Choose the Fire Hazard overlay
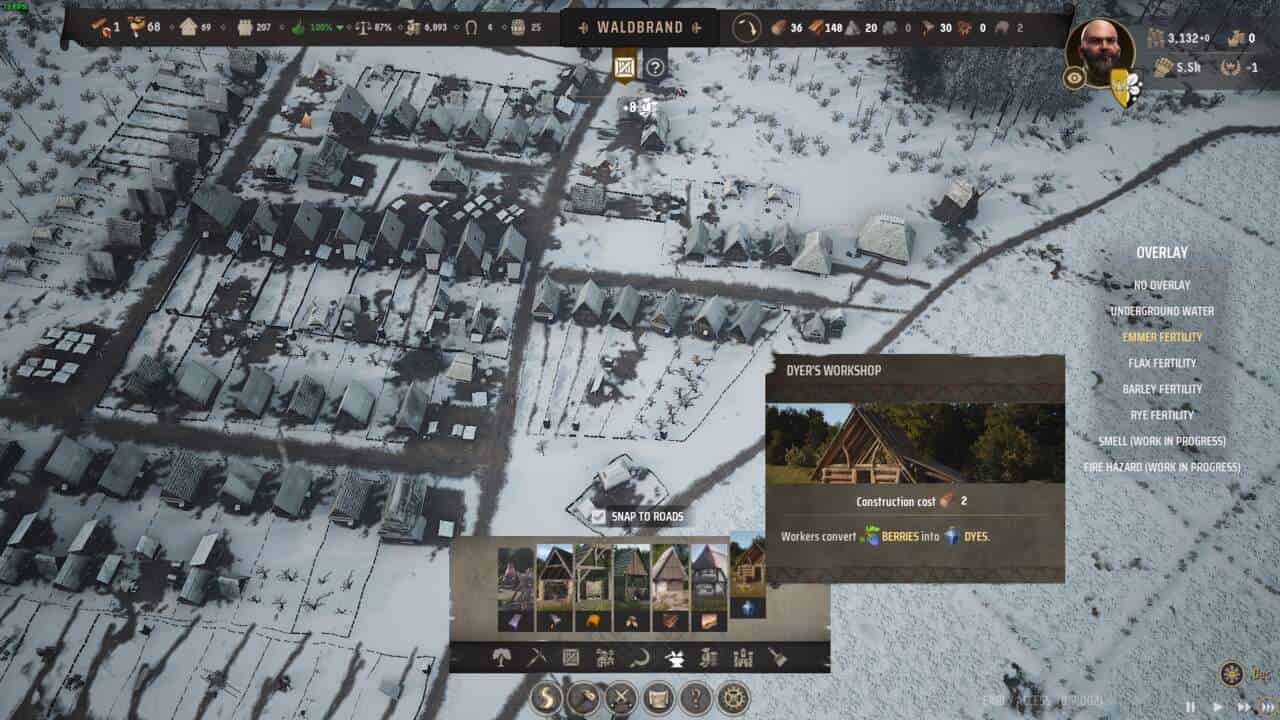This screenshot has width=1280, height=720. click(x=1162, y=467)
